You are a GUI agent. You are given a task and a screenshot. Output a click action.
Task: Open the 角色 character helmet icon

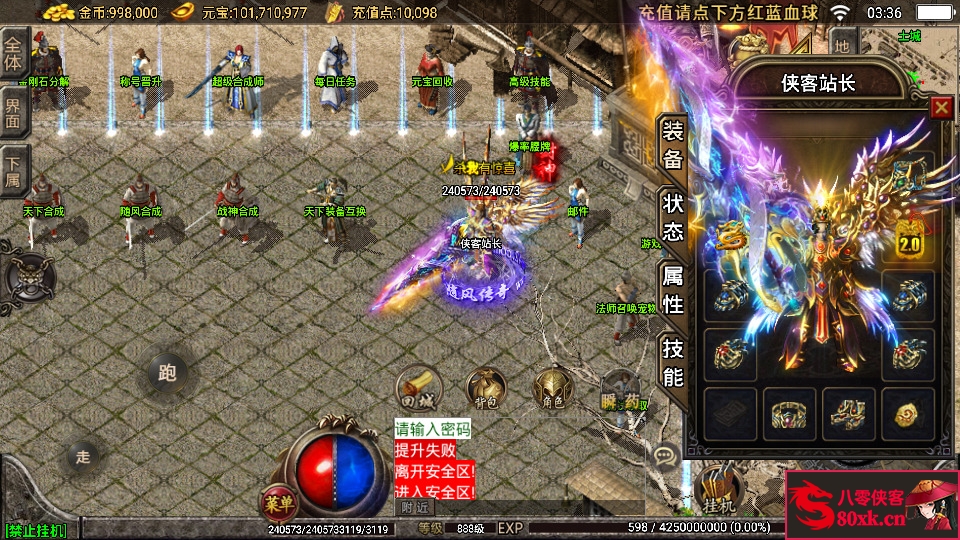point(552,387)
